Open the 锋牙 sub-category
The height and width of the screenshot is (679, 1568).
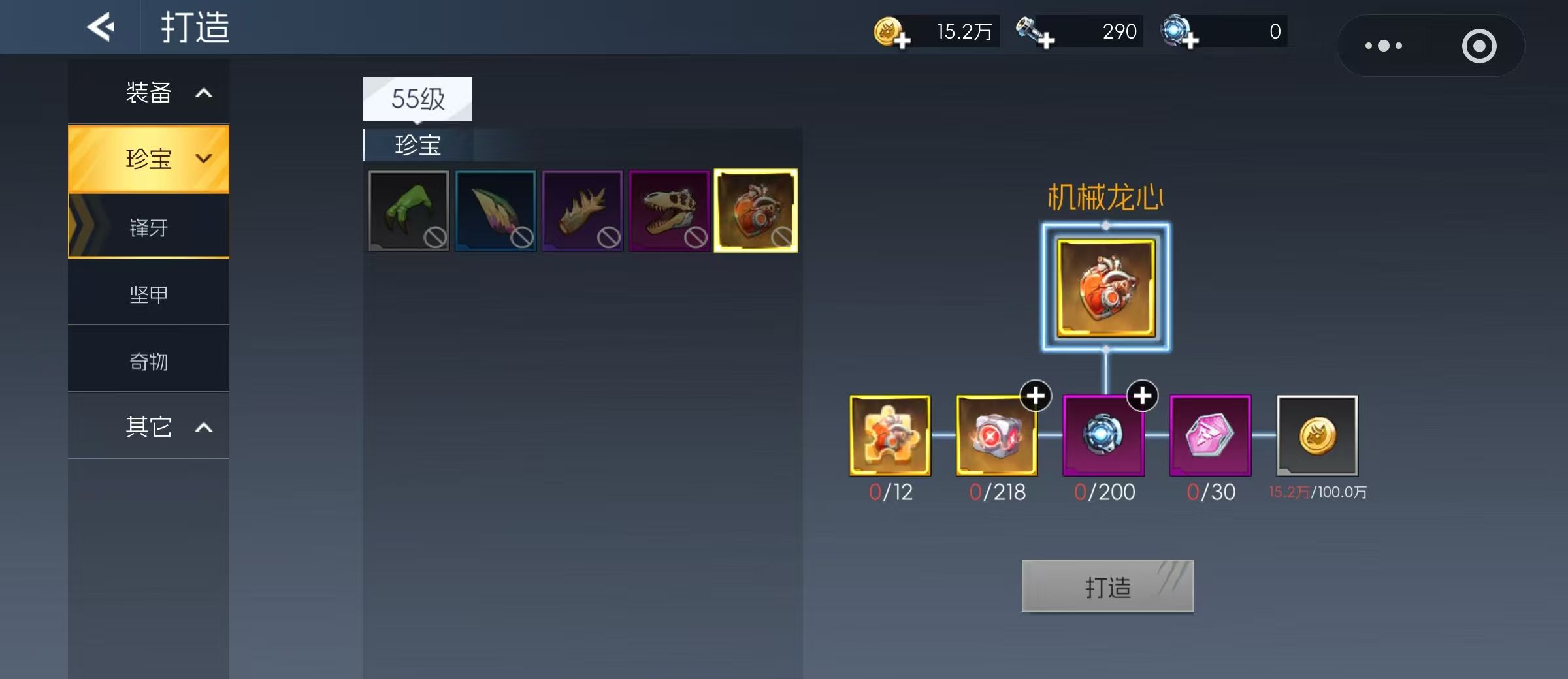coord(149,227)
